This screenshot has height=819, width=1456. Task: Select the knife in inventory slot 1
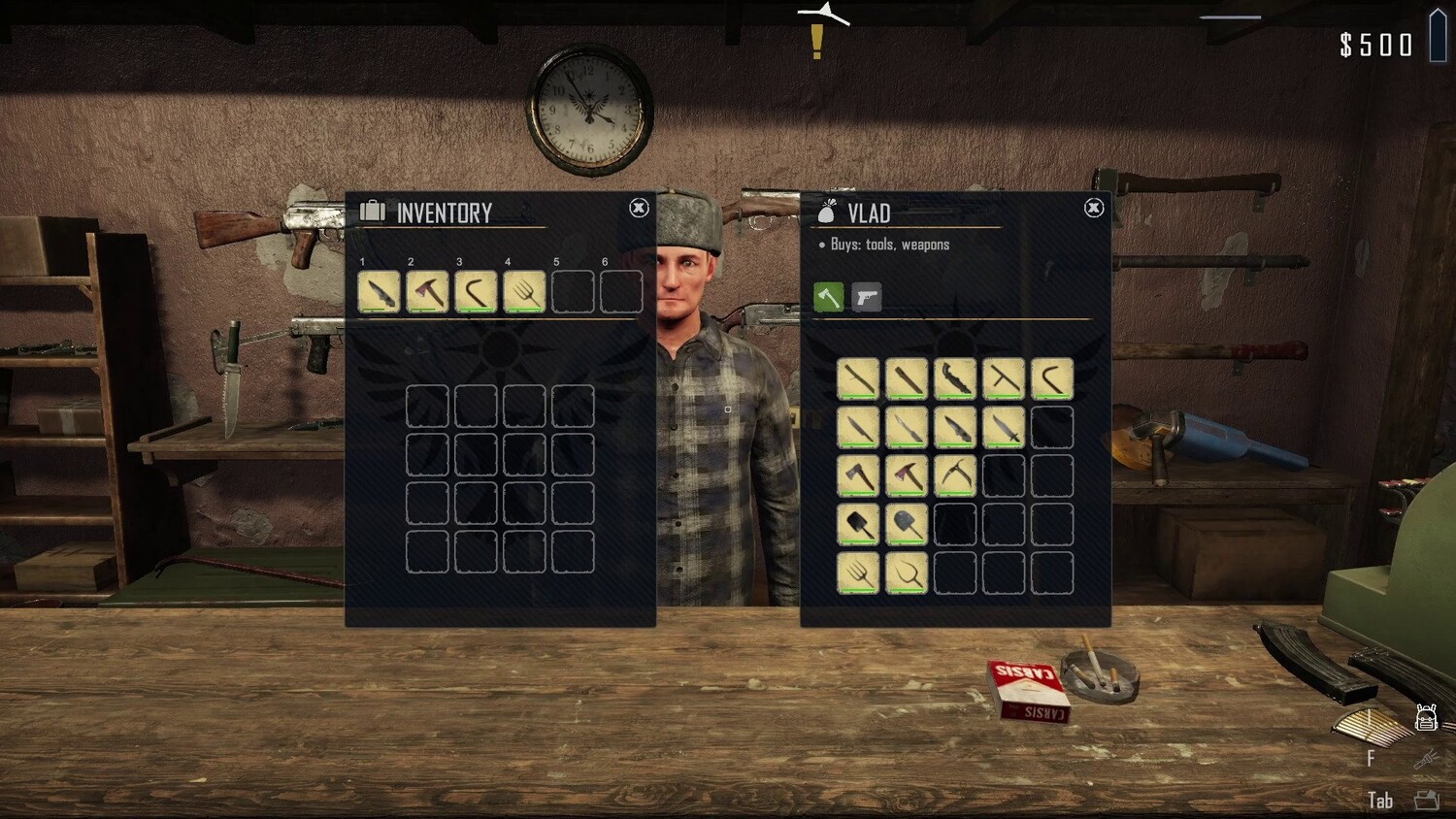379,291
